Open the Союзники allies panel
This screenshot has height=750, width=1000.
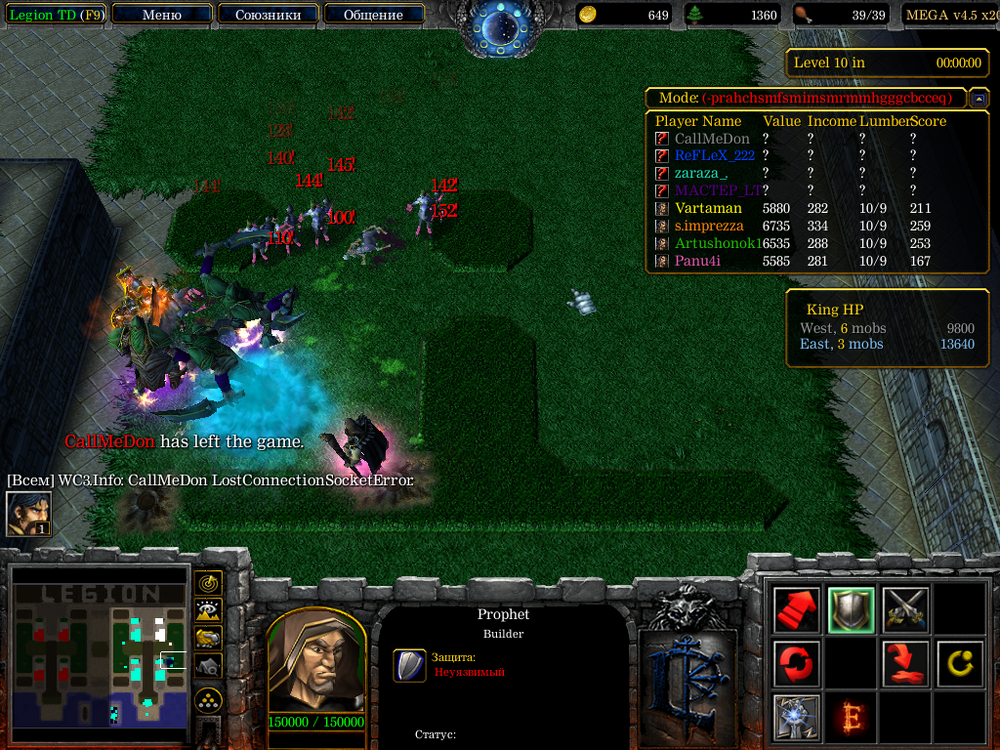pyautogui.click(x=267, y=15)
